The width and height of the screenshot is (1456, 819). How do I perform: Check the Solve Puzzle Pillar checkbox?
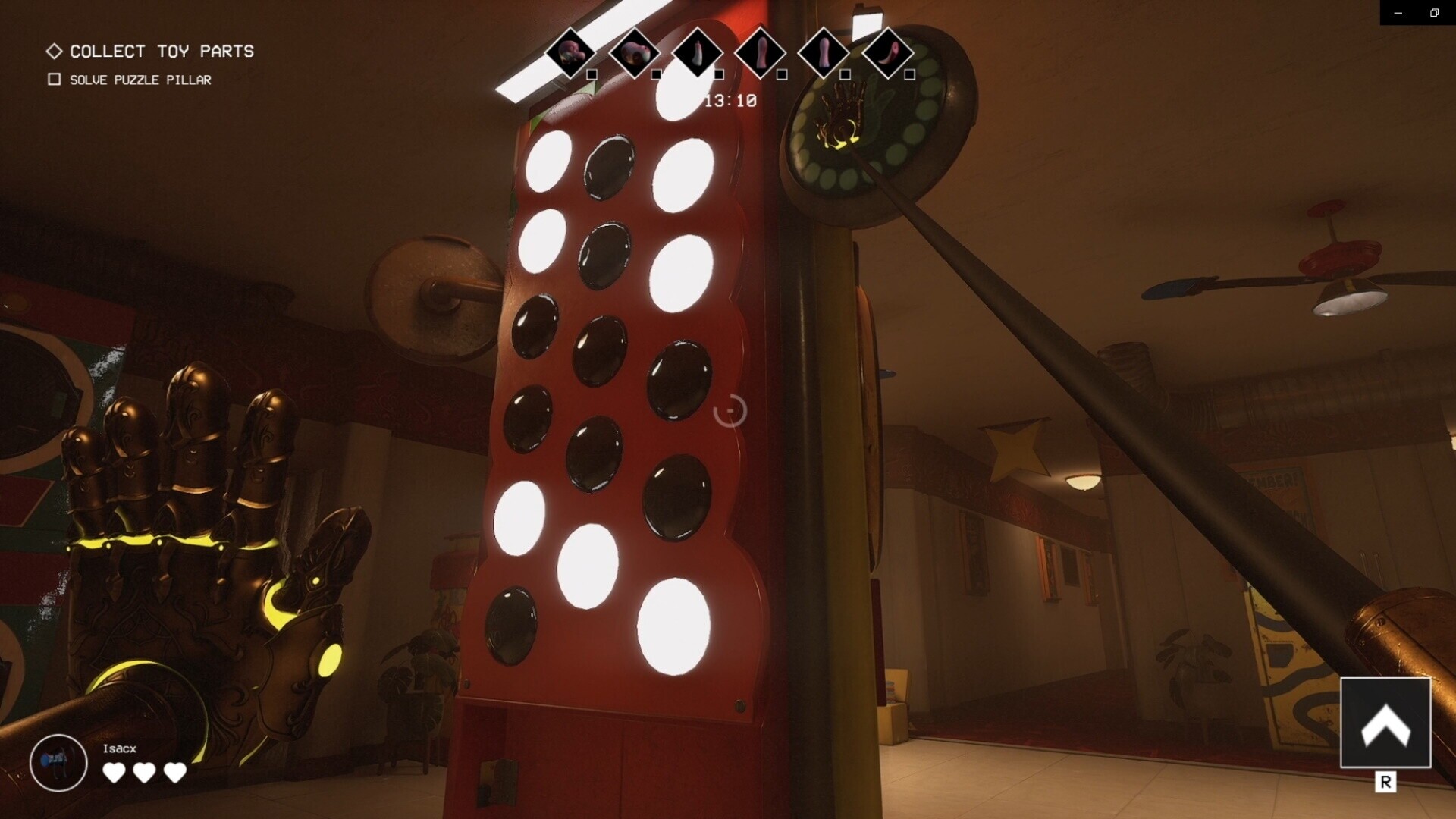point(54,79)
